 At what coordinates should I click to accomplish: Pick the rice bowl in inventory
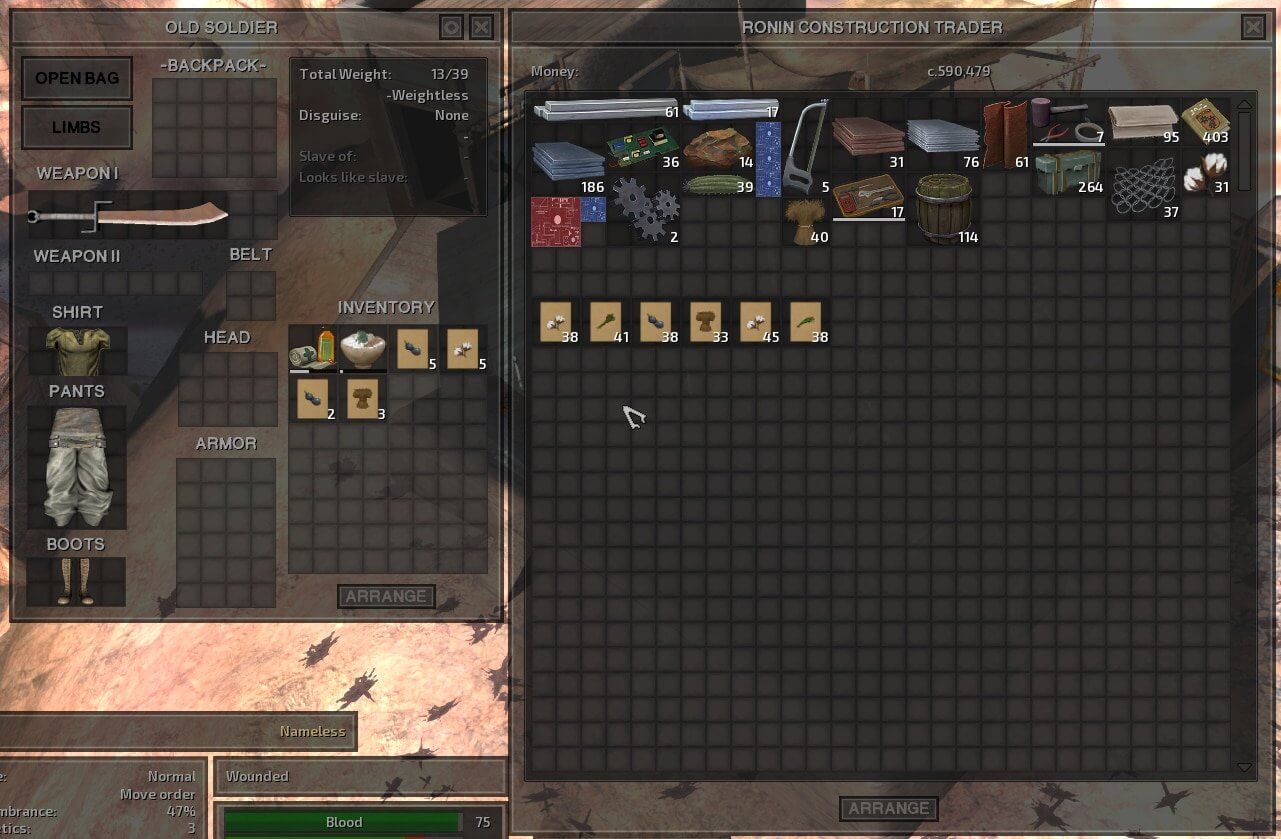pos(363,348)
